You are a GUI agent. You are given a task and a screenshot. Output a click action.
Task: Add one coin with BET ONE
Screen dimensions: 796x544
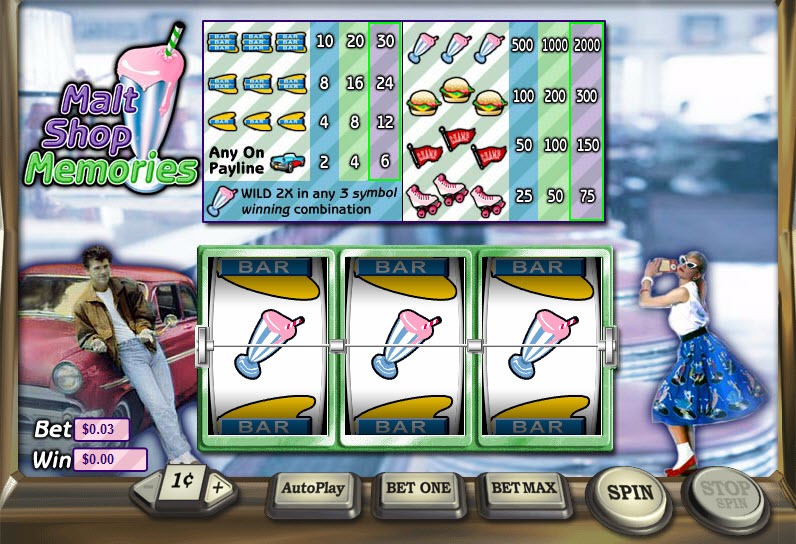[x=418, y=489]
